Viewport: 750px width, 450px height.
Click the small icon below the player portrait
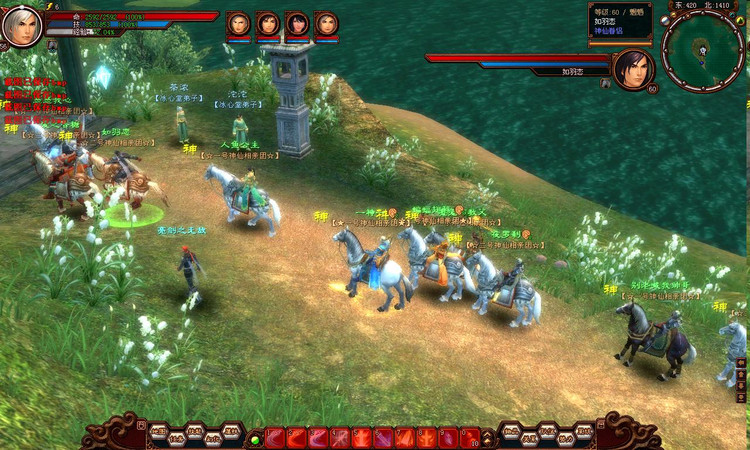(x=52, y=45)
